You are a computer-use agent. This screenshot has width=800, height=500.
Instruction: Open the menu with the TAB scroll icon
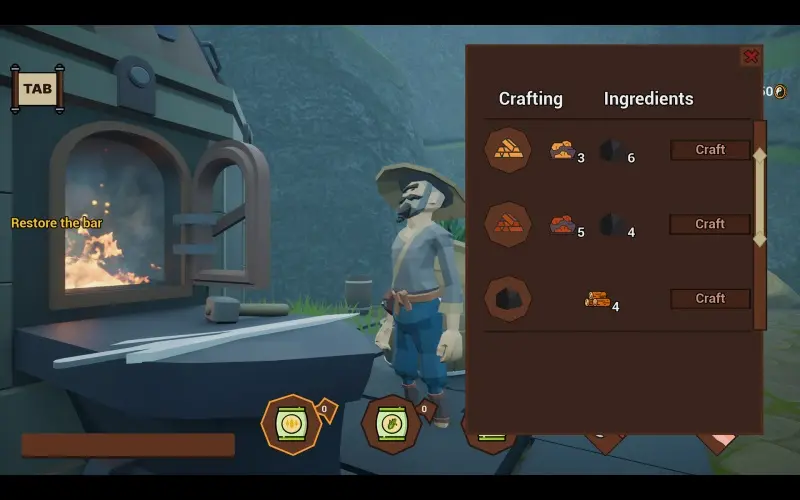[37, 89]
